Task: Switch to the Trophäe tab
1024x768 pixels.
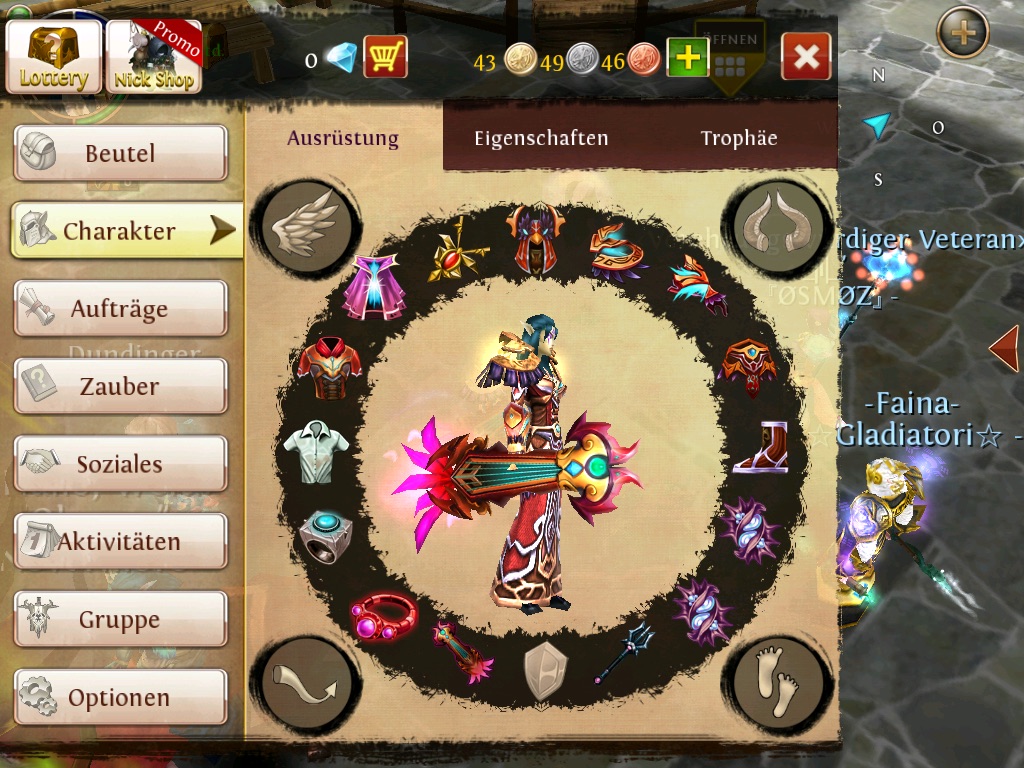Action: (x=739, y=138)
